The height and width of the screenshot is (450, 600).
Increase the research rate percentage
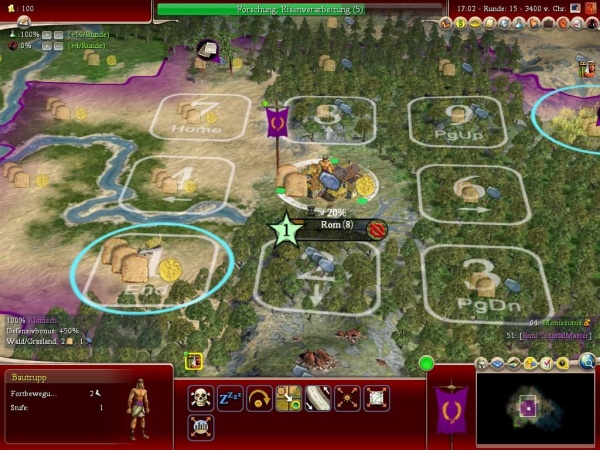(x=46, y=34)
